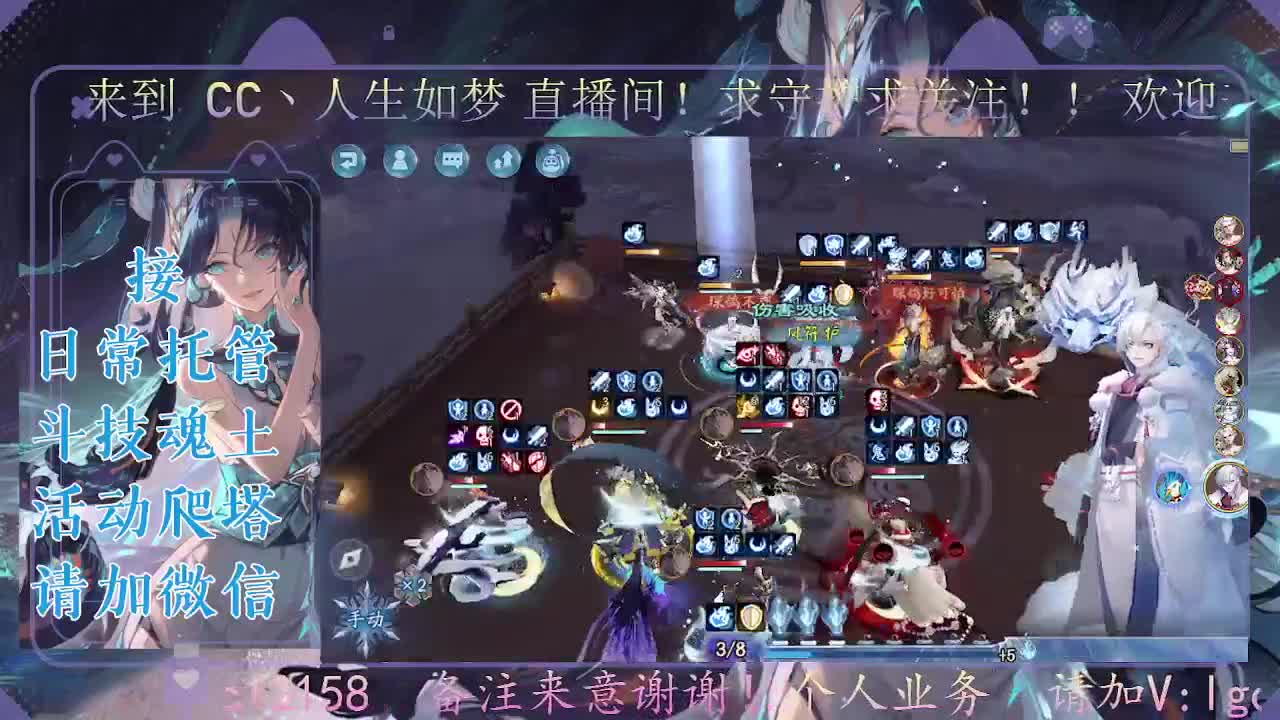
Task: Select the speed-up arrows icon
Action: 501,162
